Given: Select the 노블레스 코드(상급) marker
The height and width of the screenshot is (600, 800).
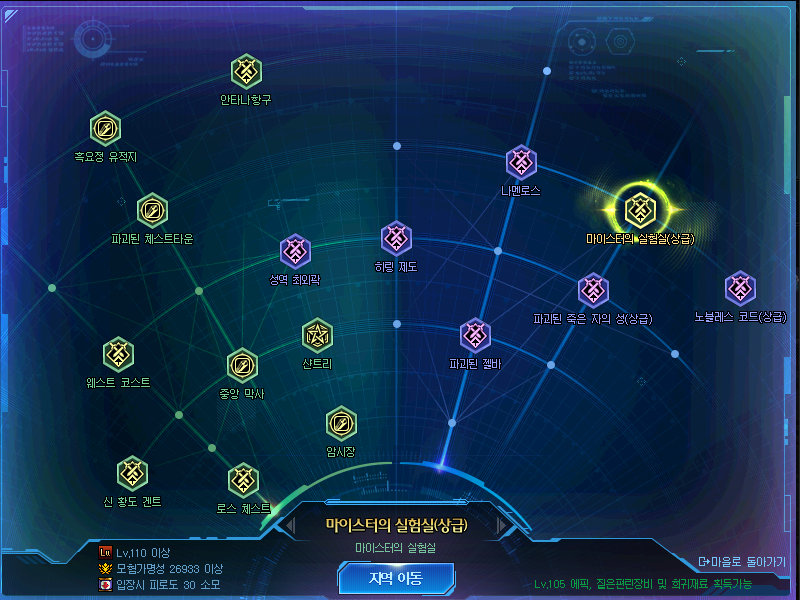Looking at the screenshot, I should pos(740,288).
